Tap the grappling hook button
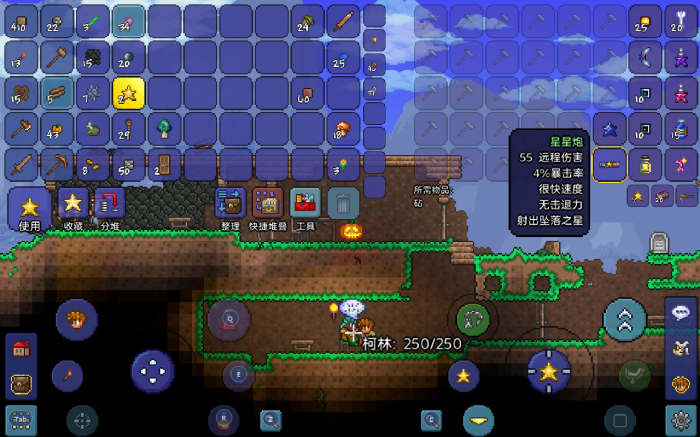The width and height of the screenshot is (700, 437). coord(472,320)
